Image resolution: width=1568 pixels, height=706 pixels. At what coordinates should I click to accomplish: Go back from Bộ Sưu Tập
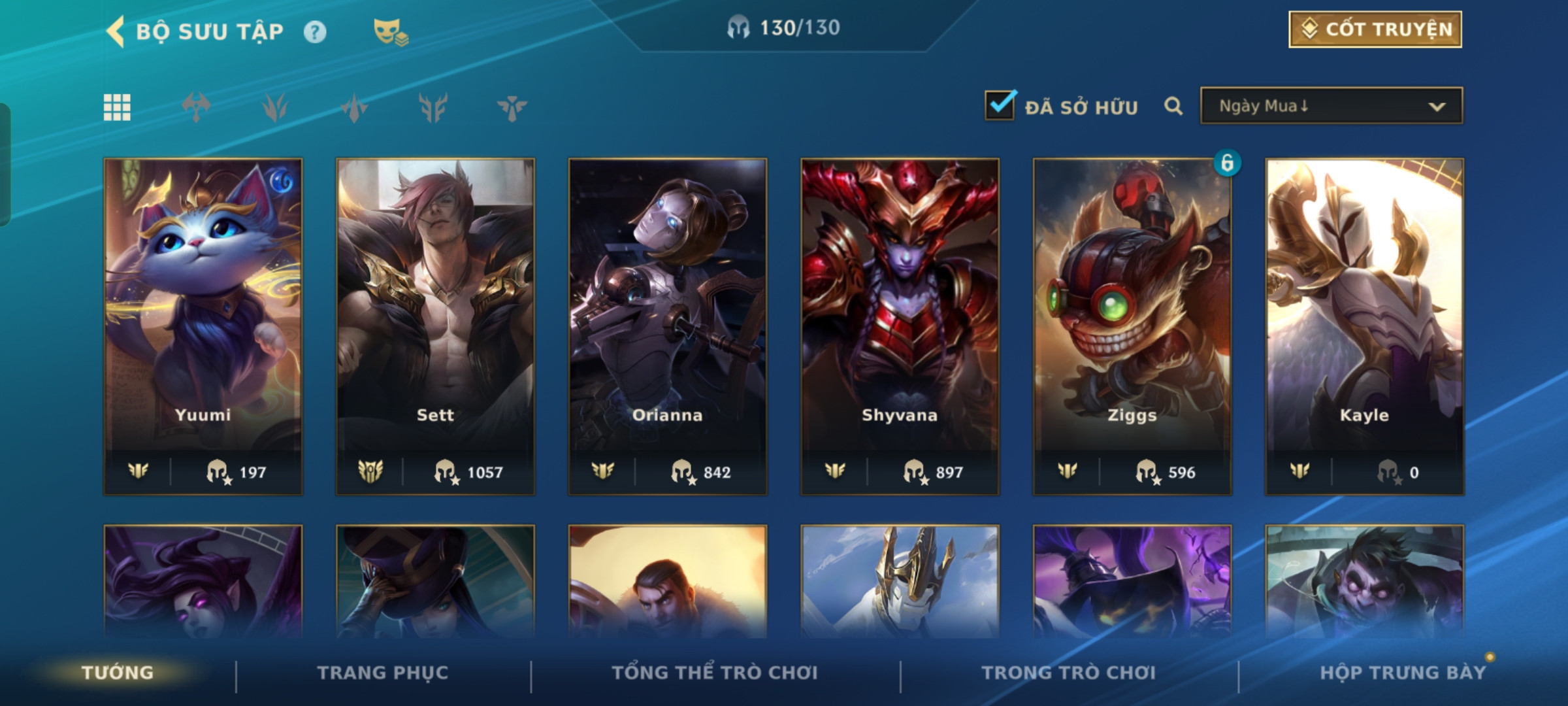pyautogui.click(x=116, y=31)
